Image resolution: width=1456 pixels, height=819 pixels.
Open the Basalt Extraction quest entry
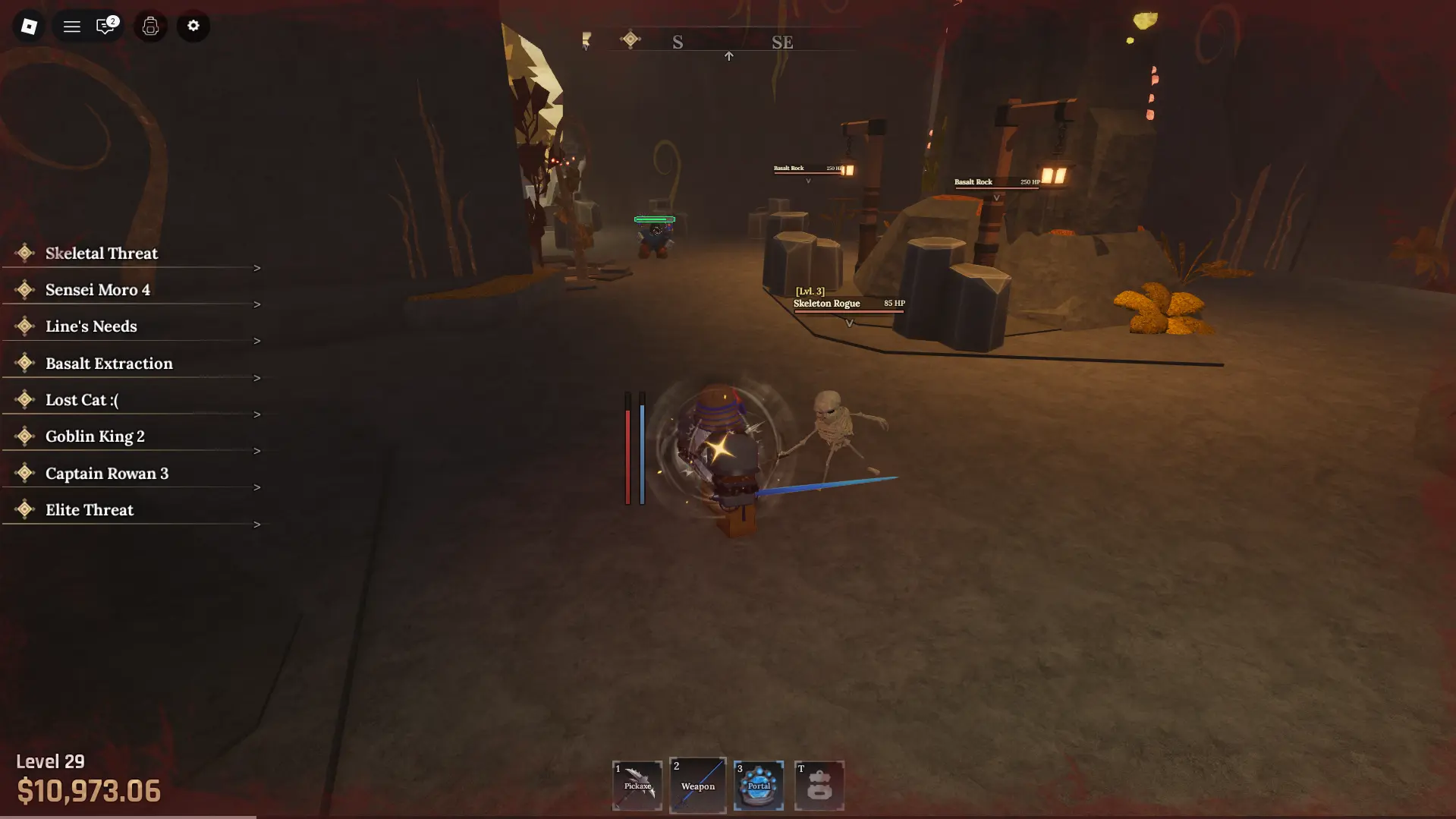click(109, 364)
